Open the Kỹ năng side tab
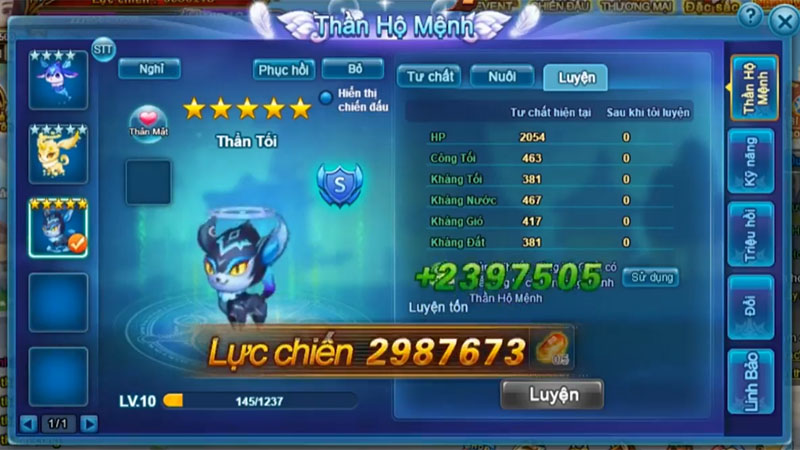800x450 pixels. pos(753,167)
